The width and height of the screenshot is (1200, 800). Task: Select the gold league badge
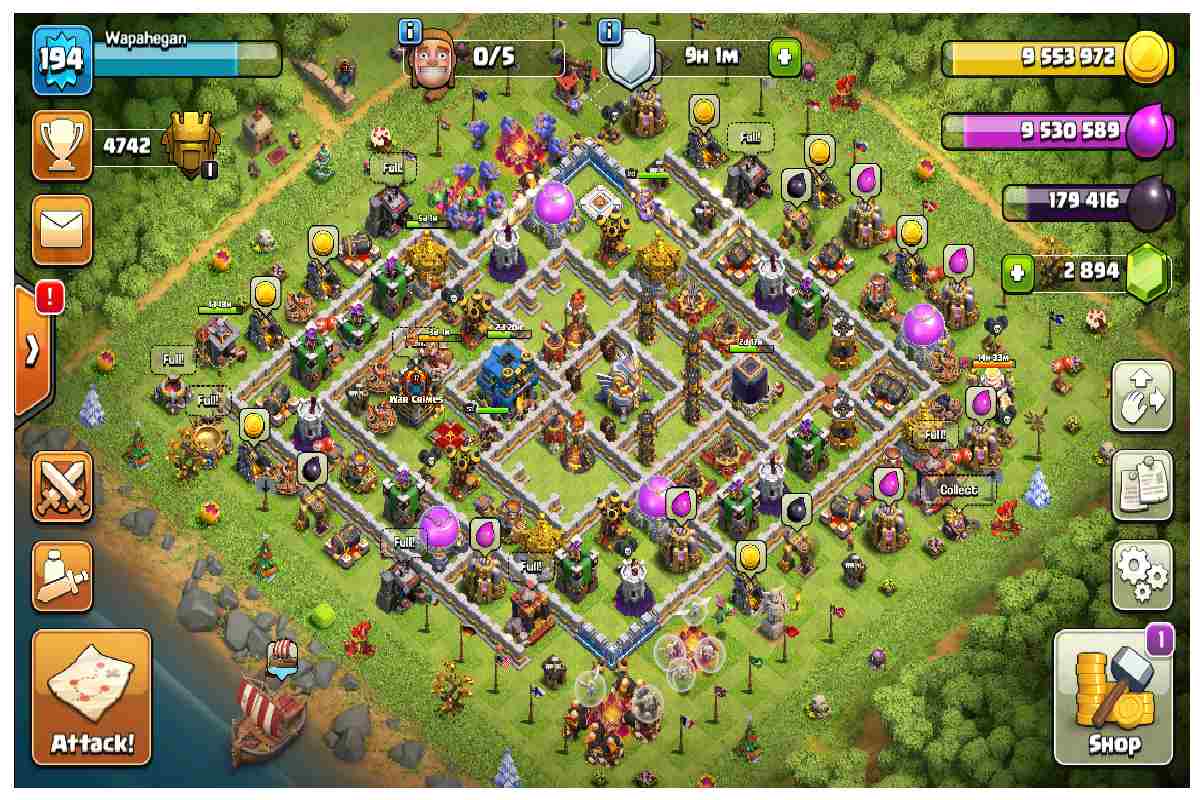click(x=188, y=147)
